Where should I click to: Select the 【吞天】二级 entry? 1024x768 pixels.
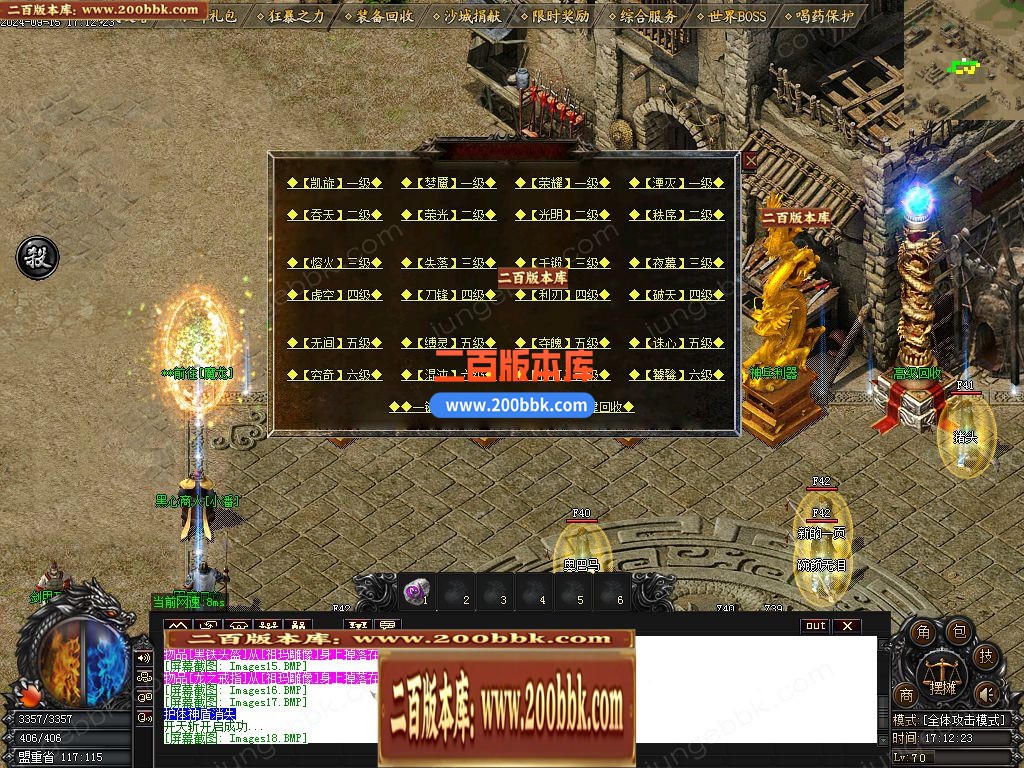pos(335,215)
